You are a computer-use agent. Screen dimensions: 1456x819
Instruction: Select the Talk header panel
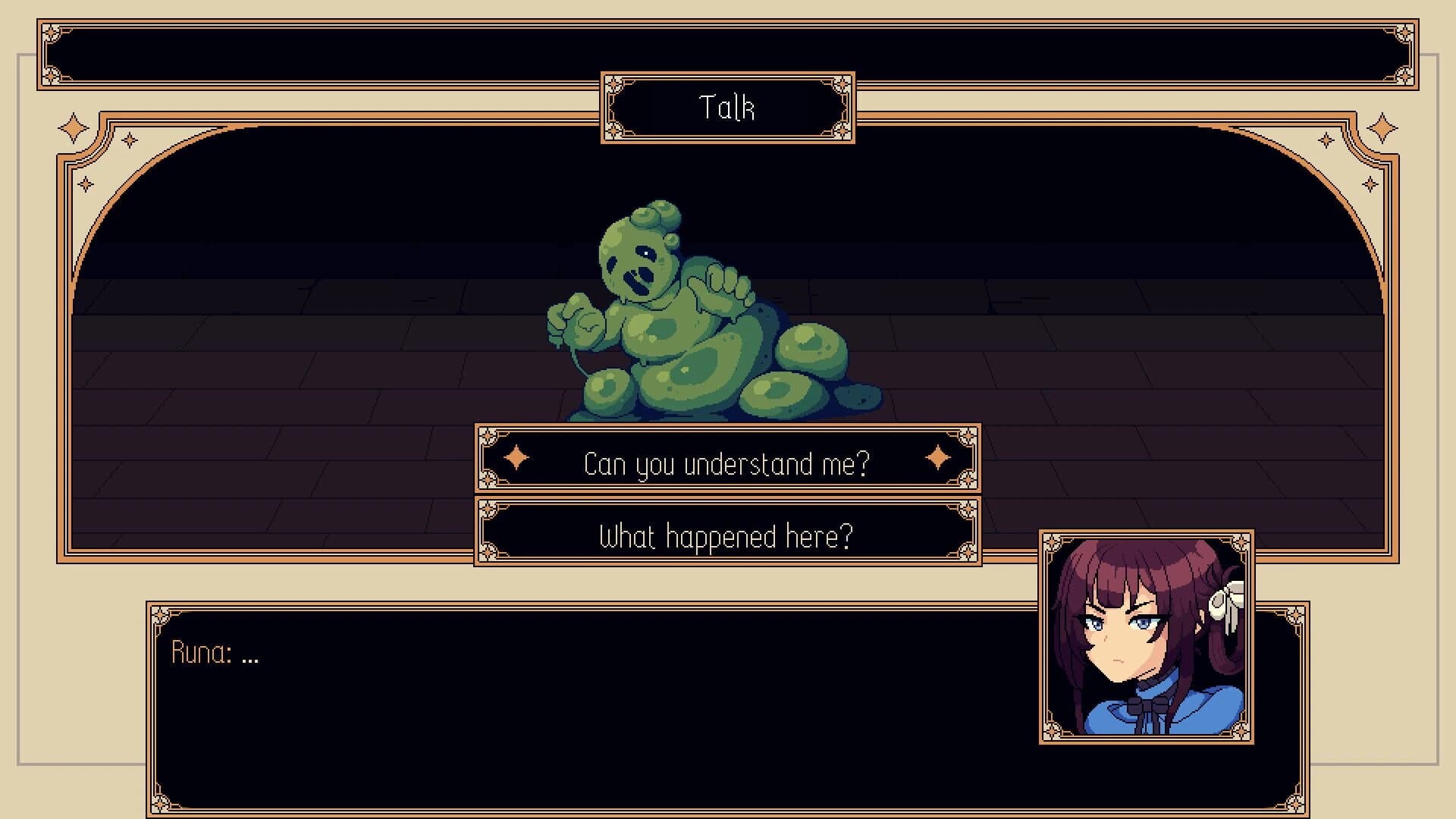tap(726, 108)
